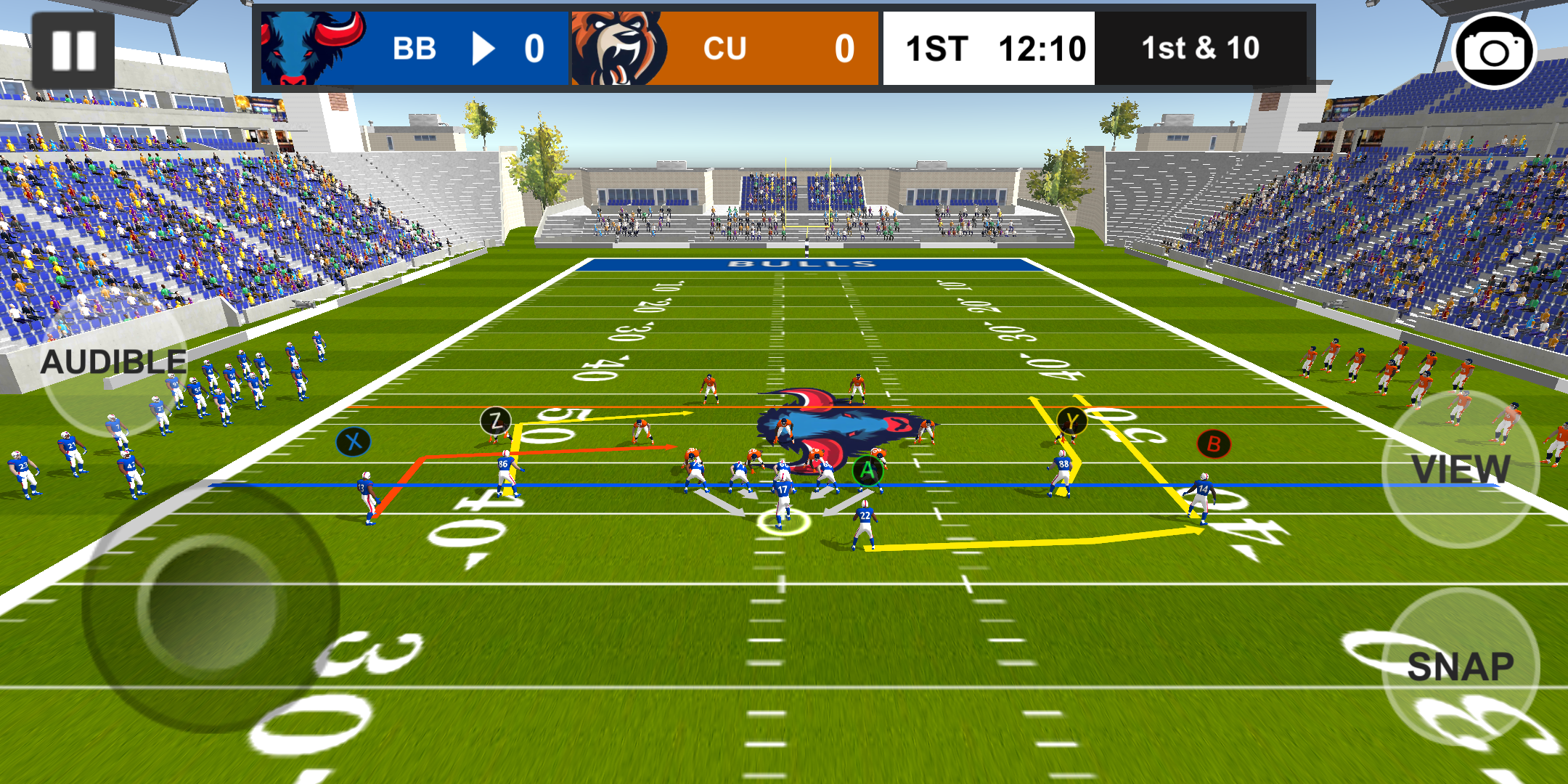Tap the BB score of 0

coord(535,48)
